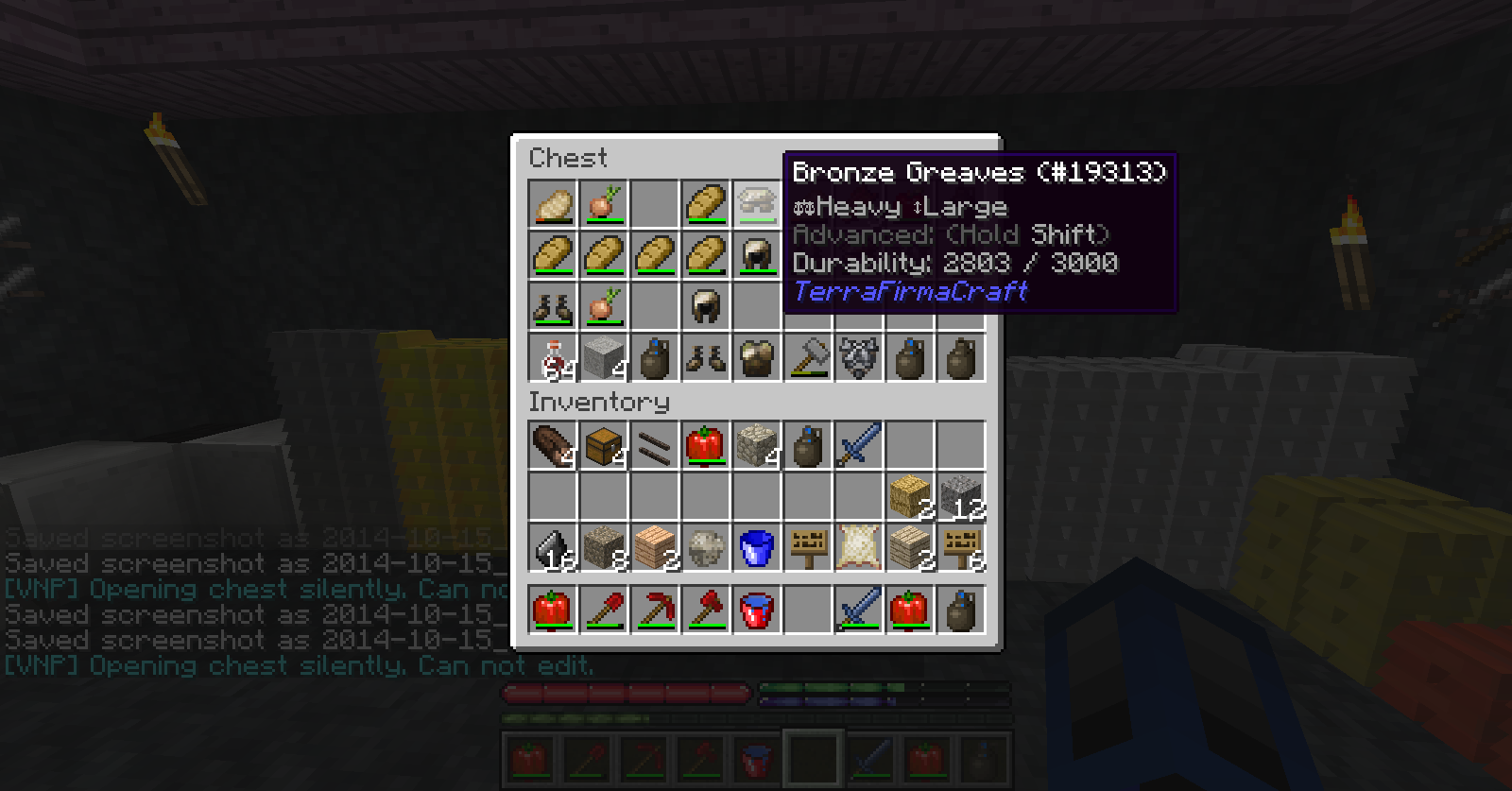This screenshot has height=791, width=1512.
Task: Grab the stone hammer in the chest
Action: [808, 358]
